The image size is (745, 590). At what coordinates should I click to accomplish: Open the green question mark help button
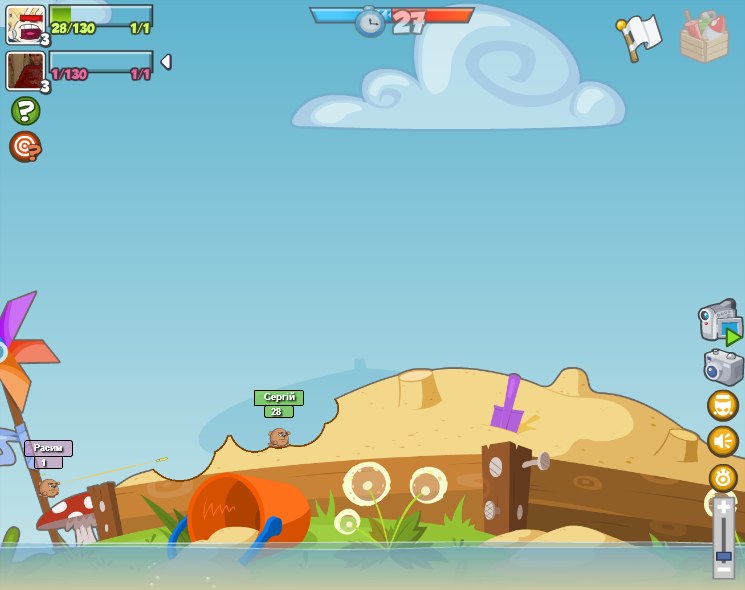pyautogui.click(x=25, y=110)
